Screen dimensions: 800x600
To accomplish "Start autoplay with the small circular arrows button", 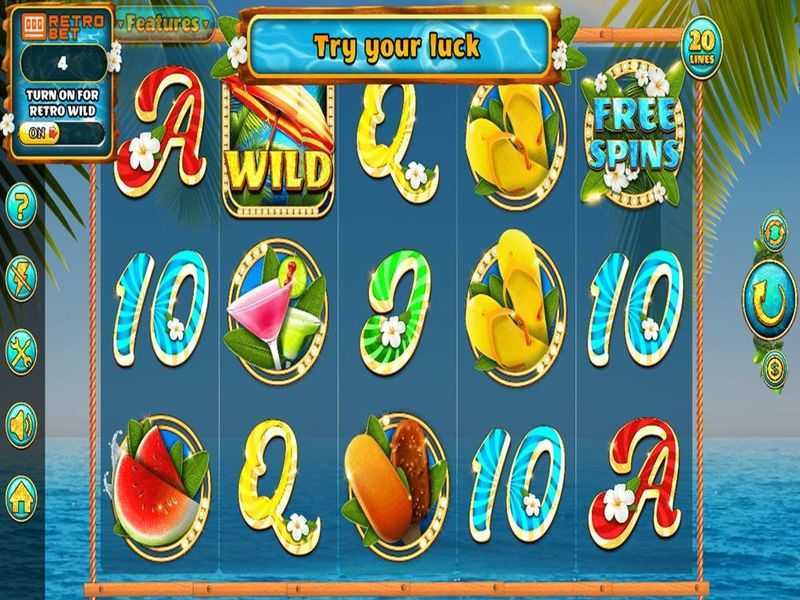I will coord(774,230).
